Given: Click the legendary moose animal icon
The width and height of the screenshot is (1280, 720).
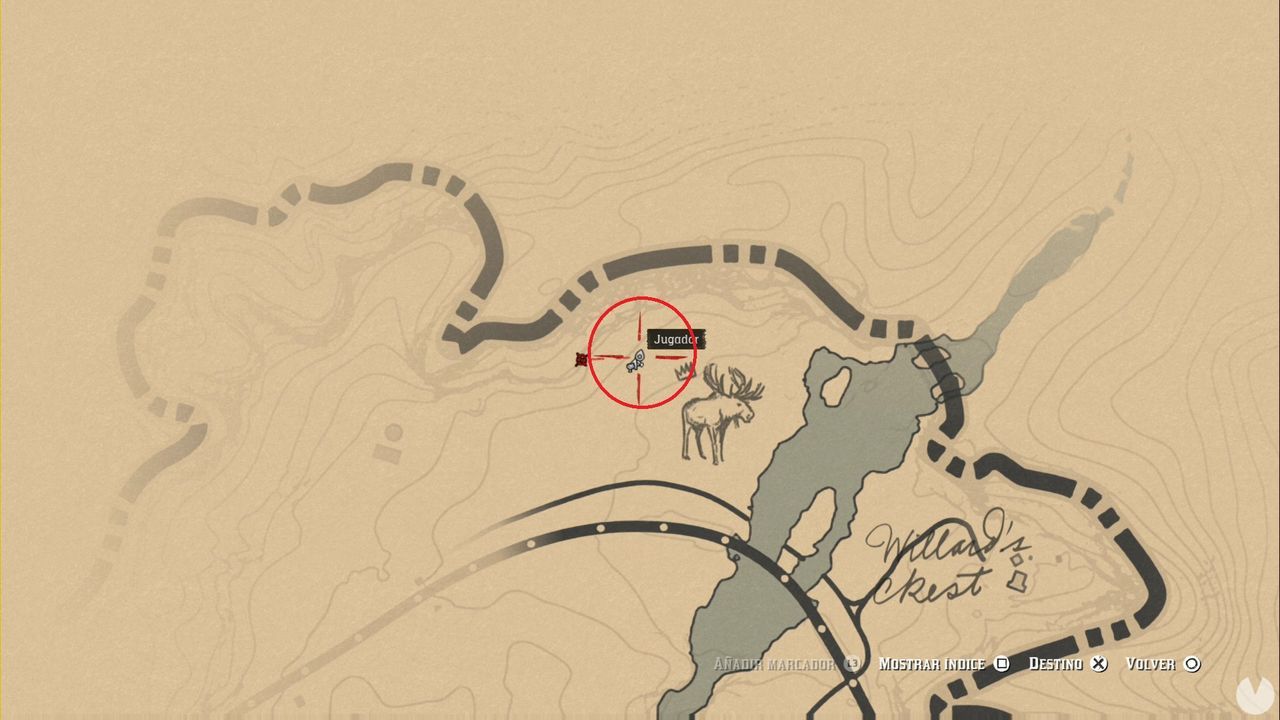Looking at the screenshot, I should point(720,410).
